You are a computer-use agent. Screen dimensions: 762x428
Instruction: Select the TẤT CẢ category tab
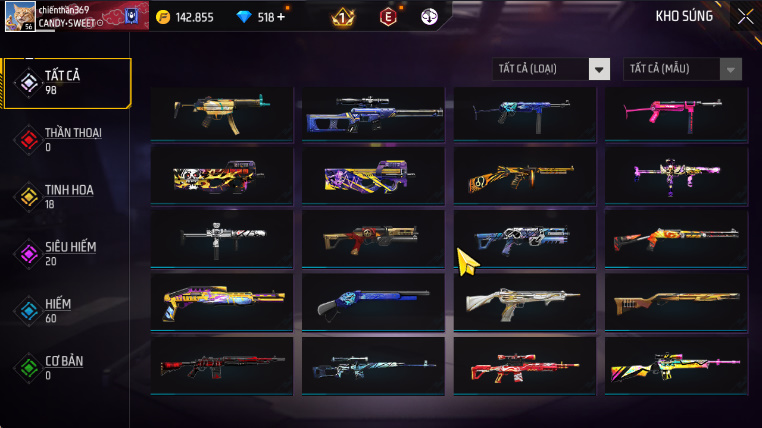(x=67, y=82)
